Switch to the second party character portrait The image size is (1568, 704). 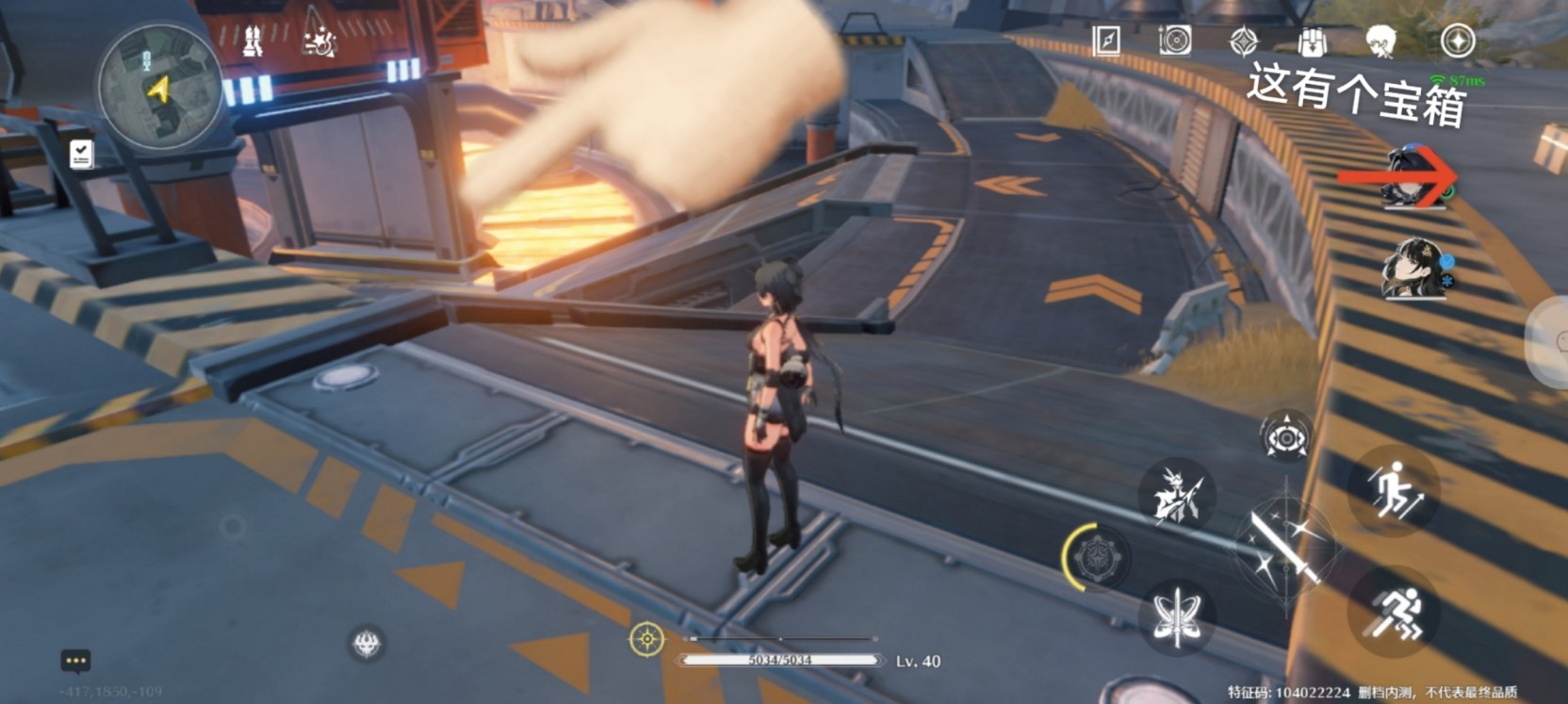click(1413, 269)
